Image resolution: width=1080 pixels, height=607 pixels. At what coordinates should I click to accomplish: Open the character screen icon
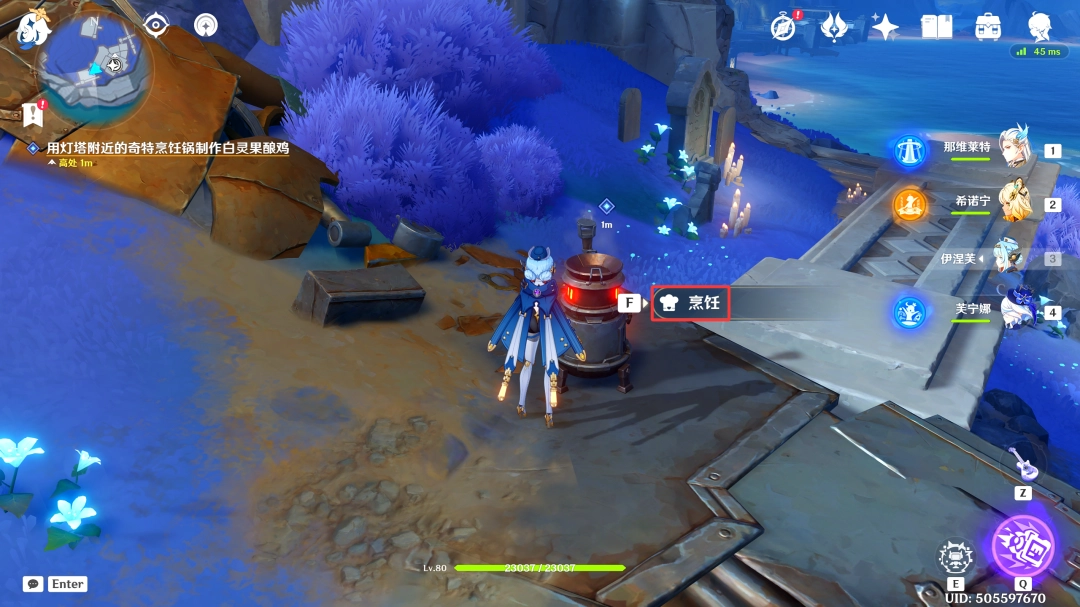pos(1039,27)
